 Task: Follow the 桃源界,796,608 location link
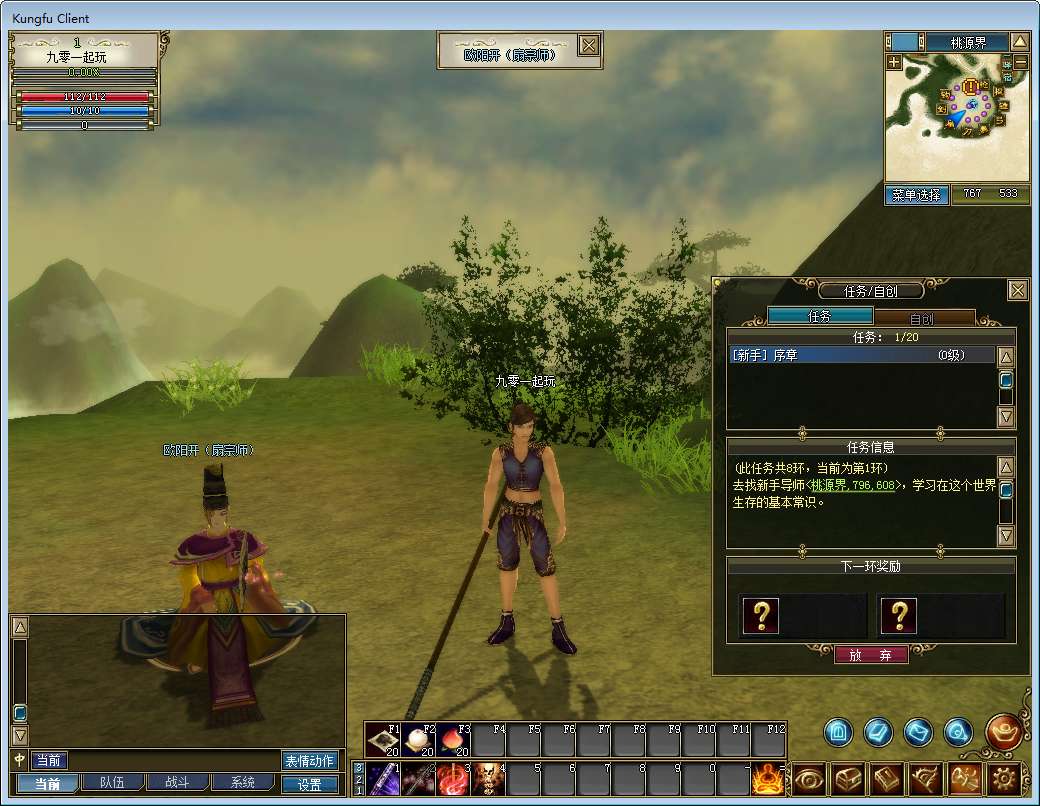[x=855, y=485]
